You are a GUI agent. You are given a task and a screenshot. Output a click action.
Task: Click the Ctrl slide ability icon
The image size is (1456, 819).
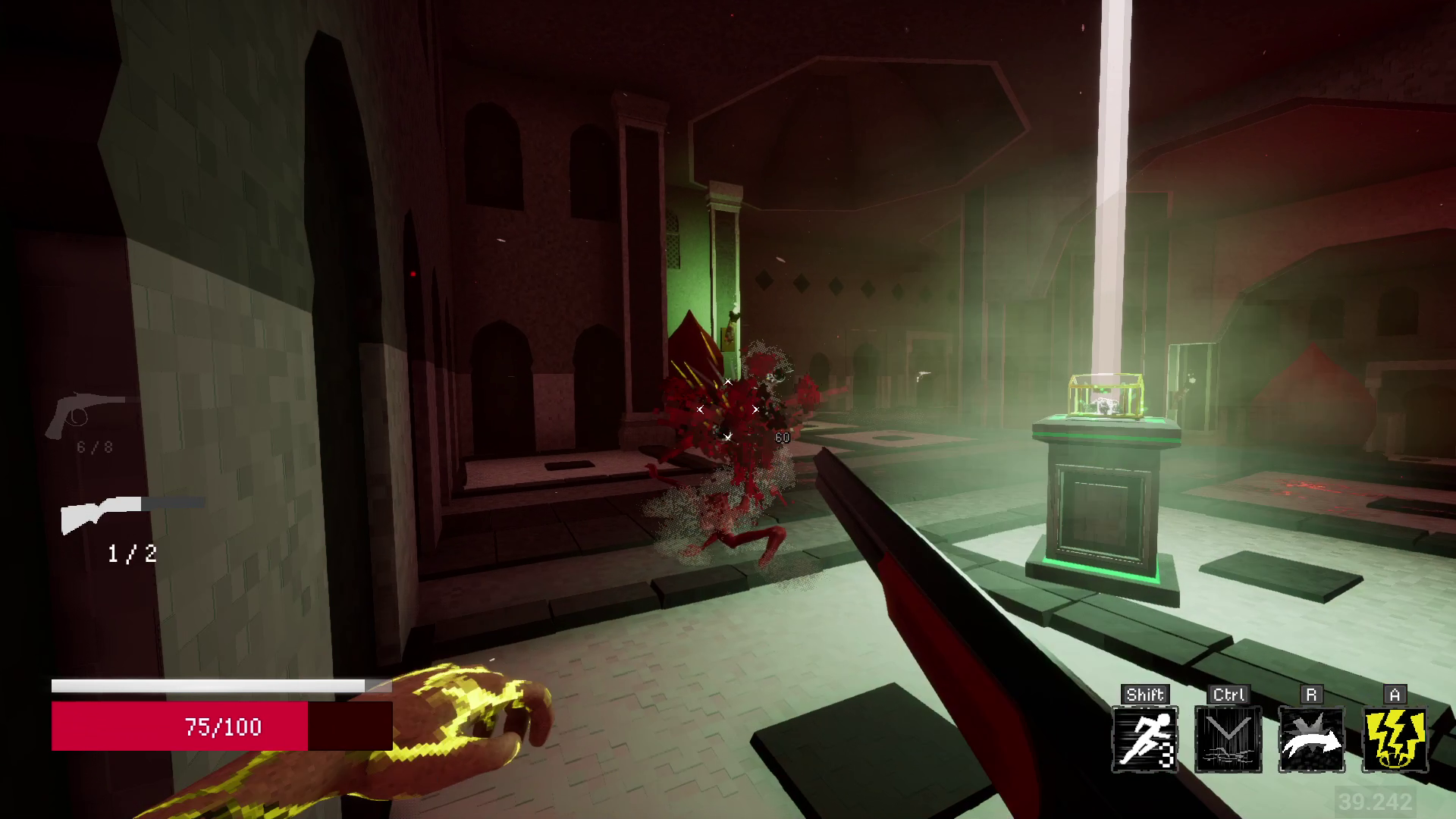point(1228,739)
